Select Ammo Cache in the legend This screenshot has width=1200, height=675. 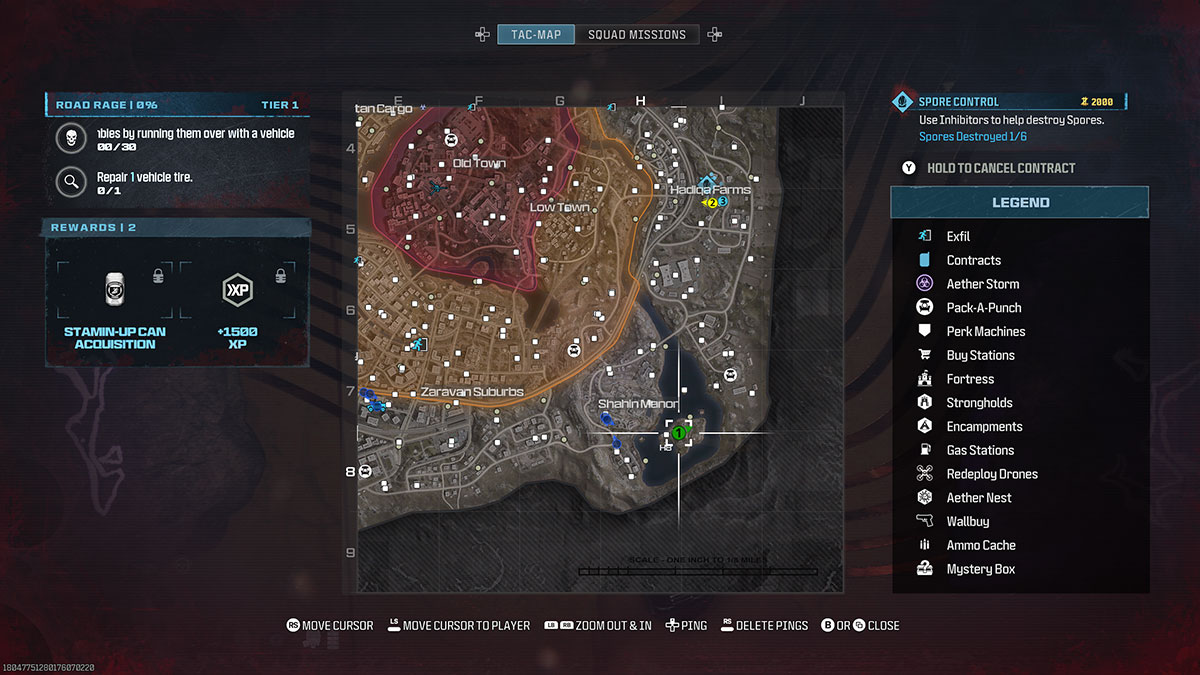[980, 546]
